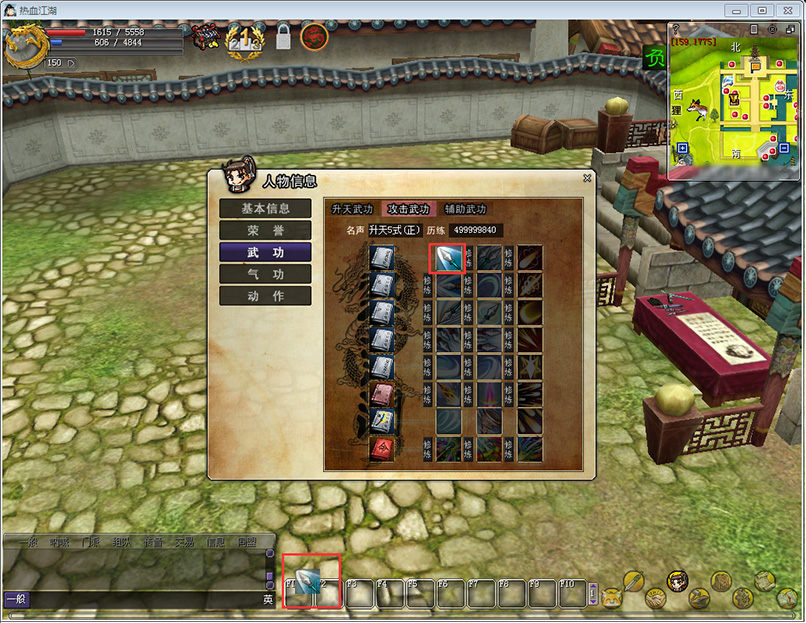This screenshot has height=623, width=806.
Task: Click the minimap in the corner
Action: tap(734, 101)
